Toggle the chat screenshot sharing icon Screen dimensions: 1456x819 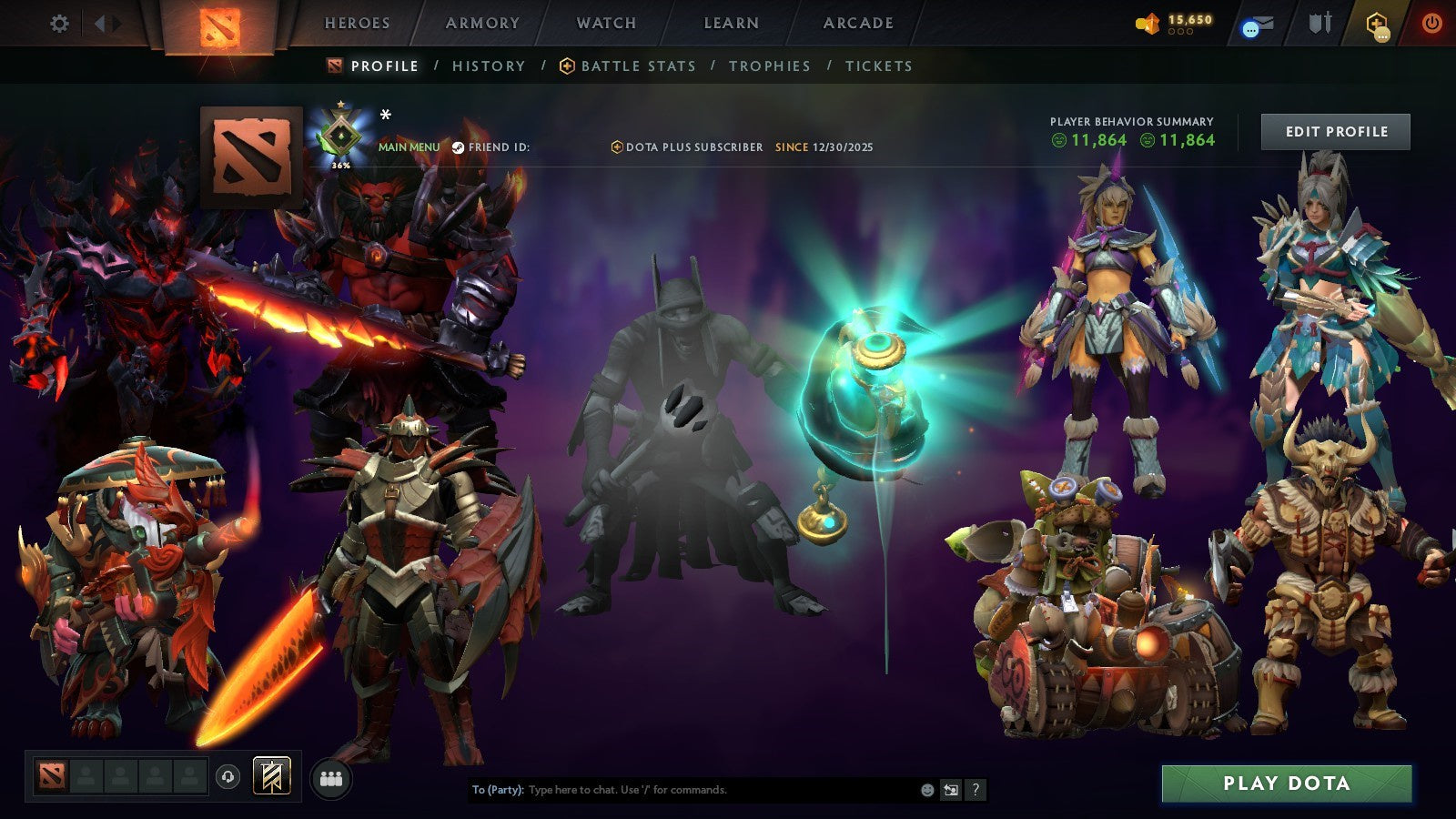(x=949, y=791)
